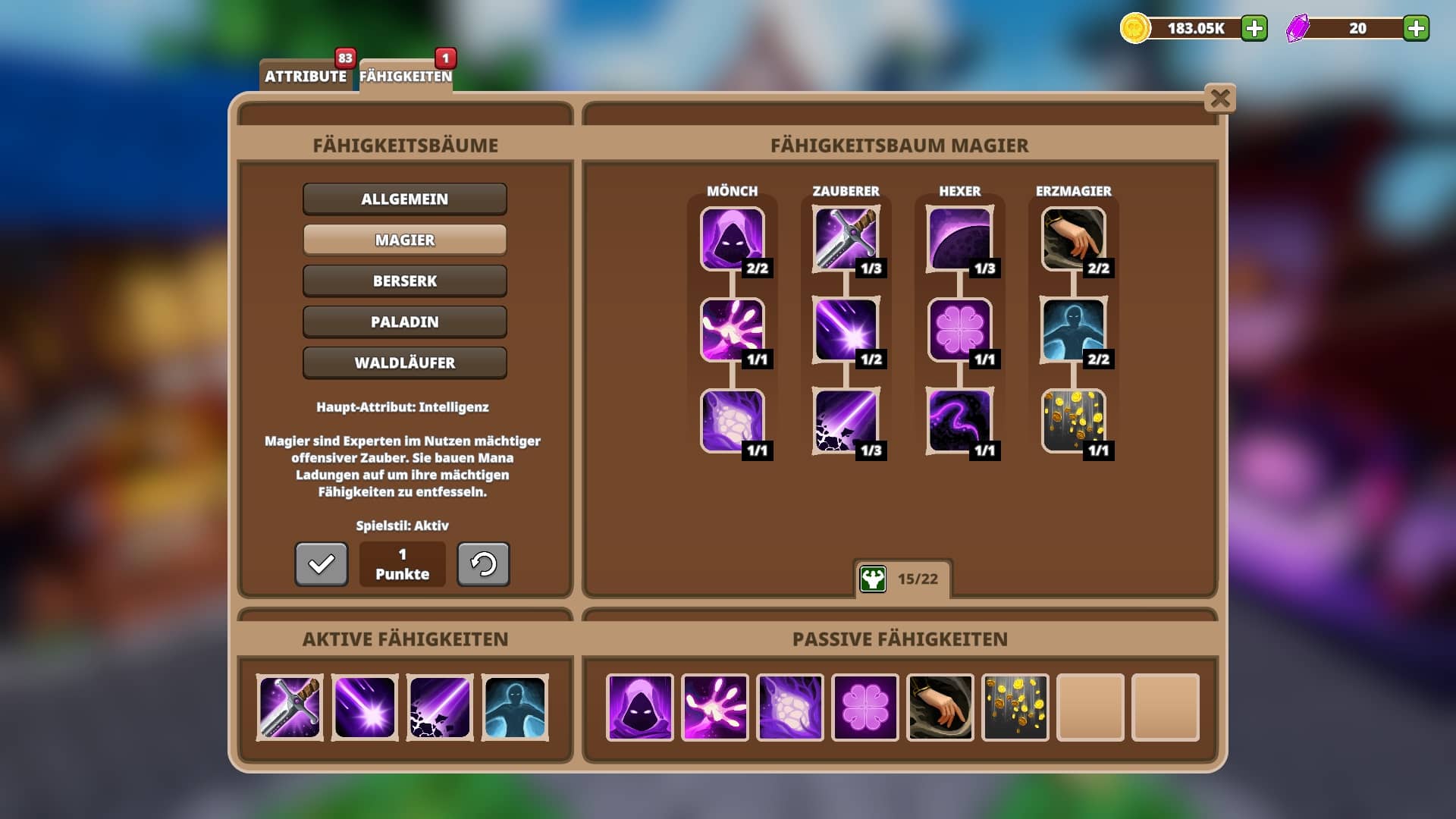Image resolution: width=1456 pixels, height=819 pixels.
Task: Click the hooded figure passive skill slot
Action: click(x=639, y=708)
